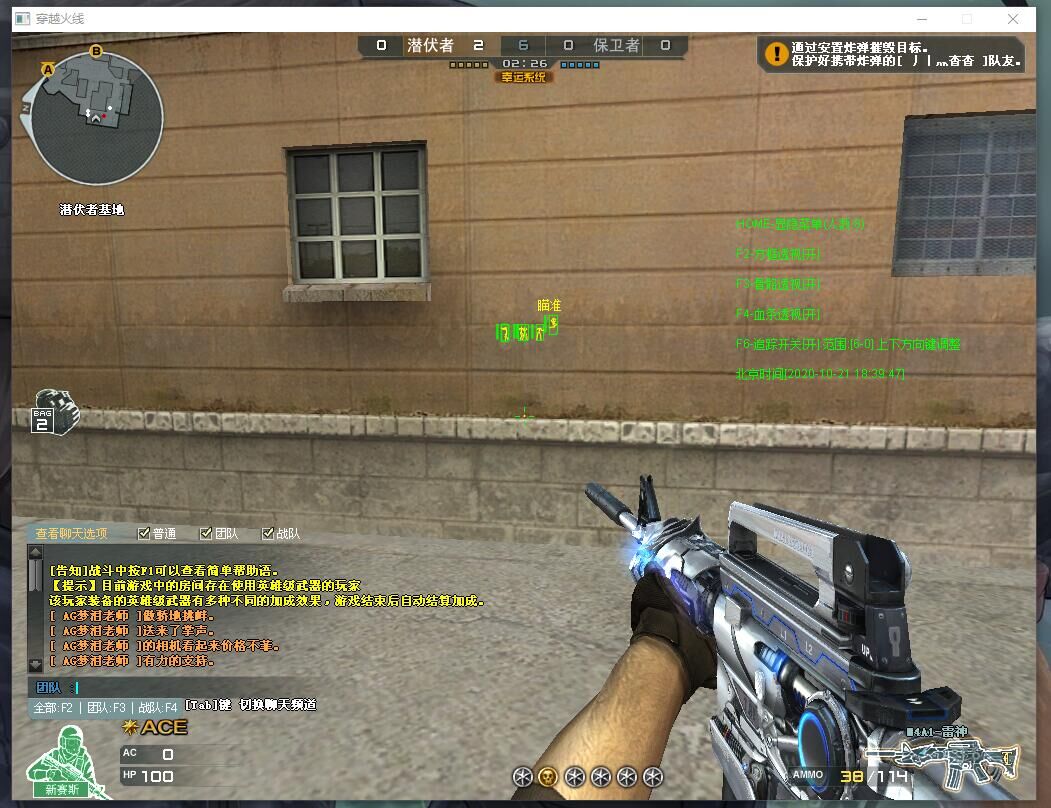Toggle the 团队 chat filter checkbox

[x=206, y=534]
